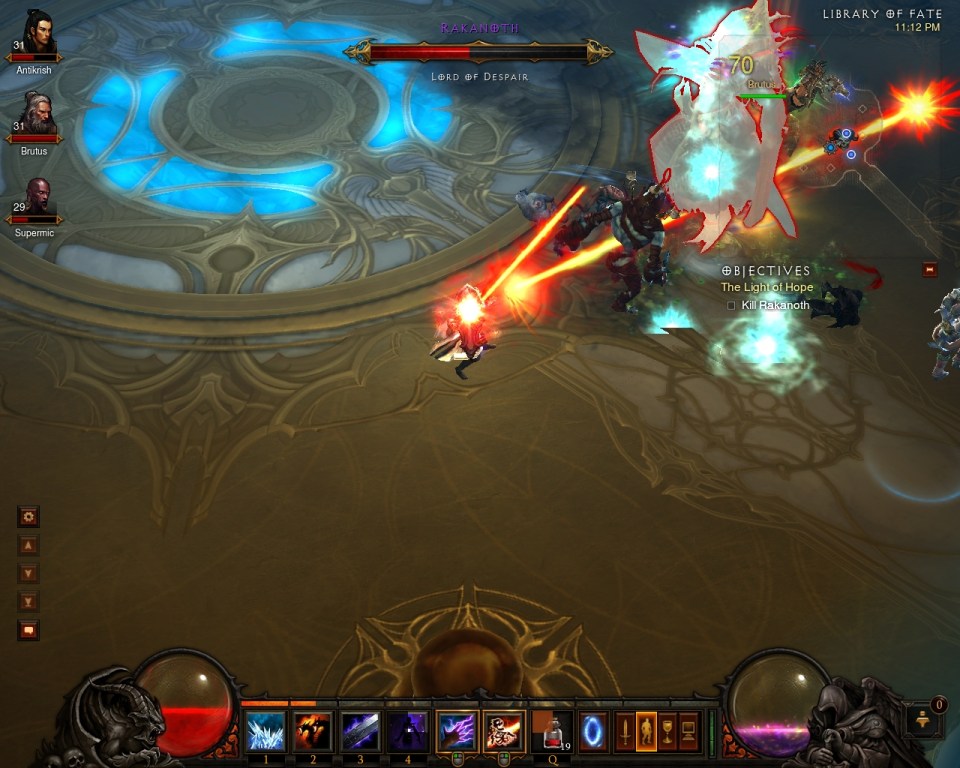
Task: Use the fiery claw skill in slot 2
Action: [313, 731]
